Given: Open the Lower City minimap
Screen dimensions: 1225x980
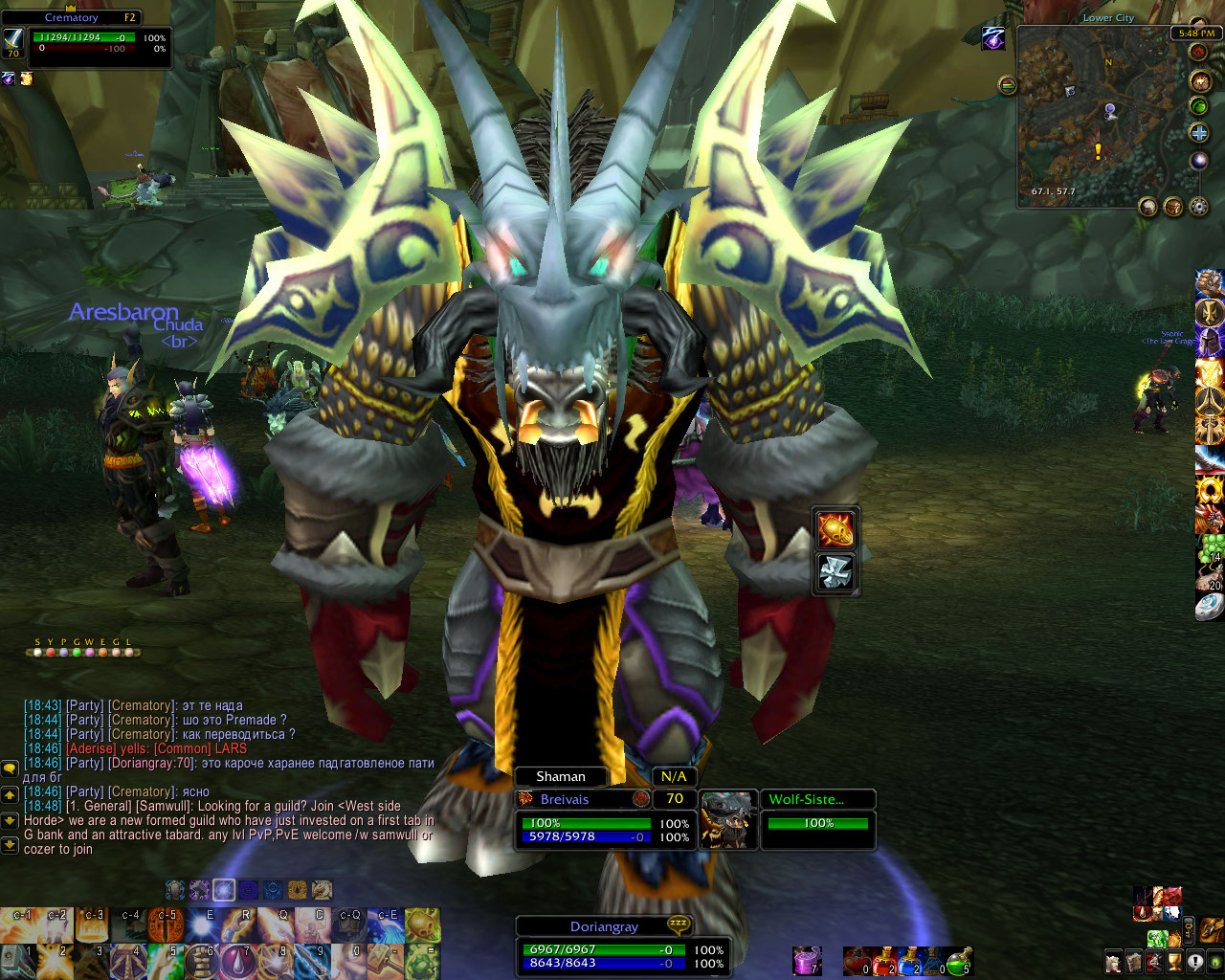Looking at the screenshot, I should 1101,115.
